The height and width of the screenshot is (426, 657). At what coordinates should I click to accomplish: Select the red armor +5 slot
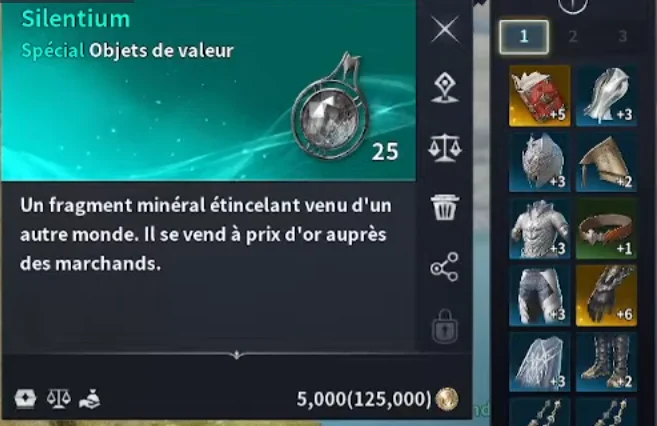(x=540, y=96)
